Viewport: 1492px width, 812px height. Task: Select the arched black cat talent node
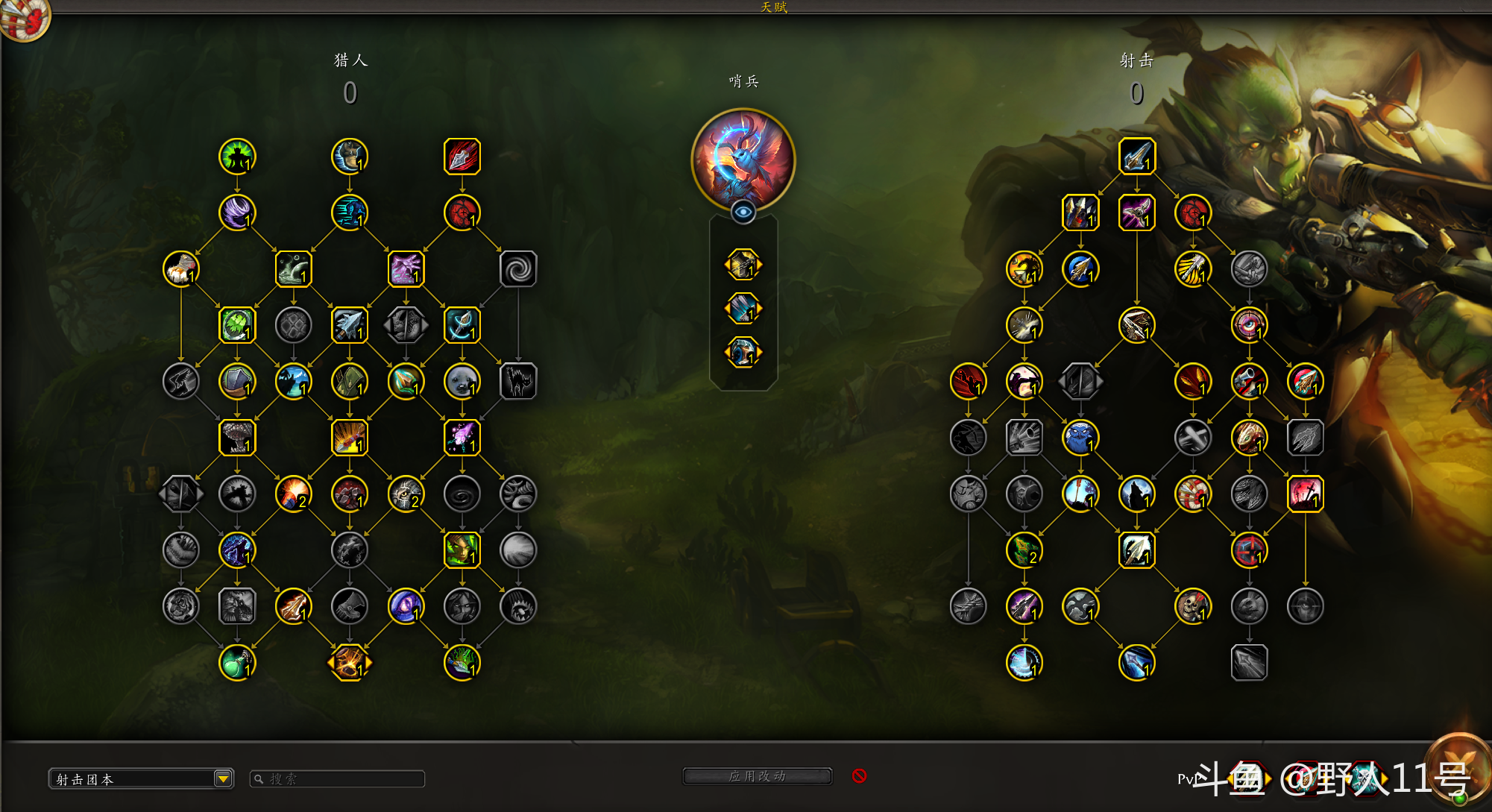517,381
